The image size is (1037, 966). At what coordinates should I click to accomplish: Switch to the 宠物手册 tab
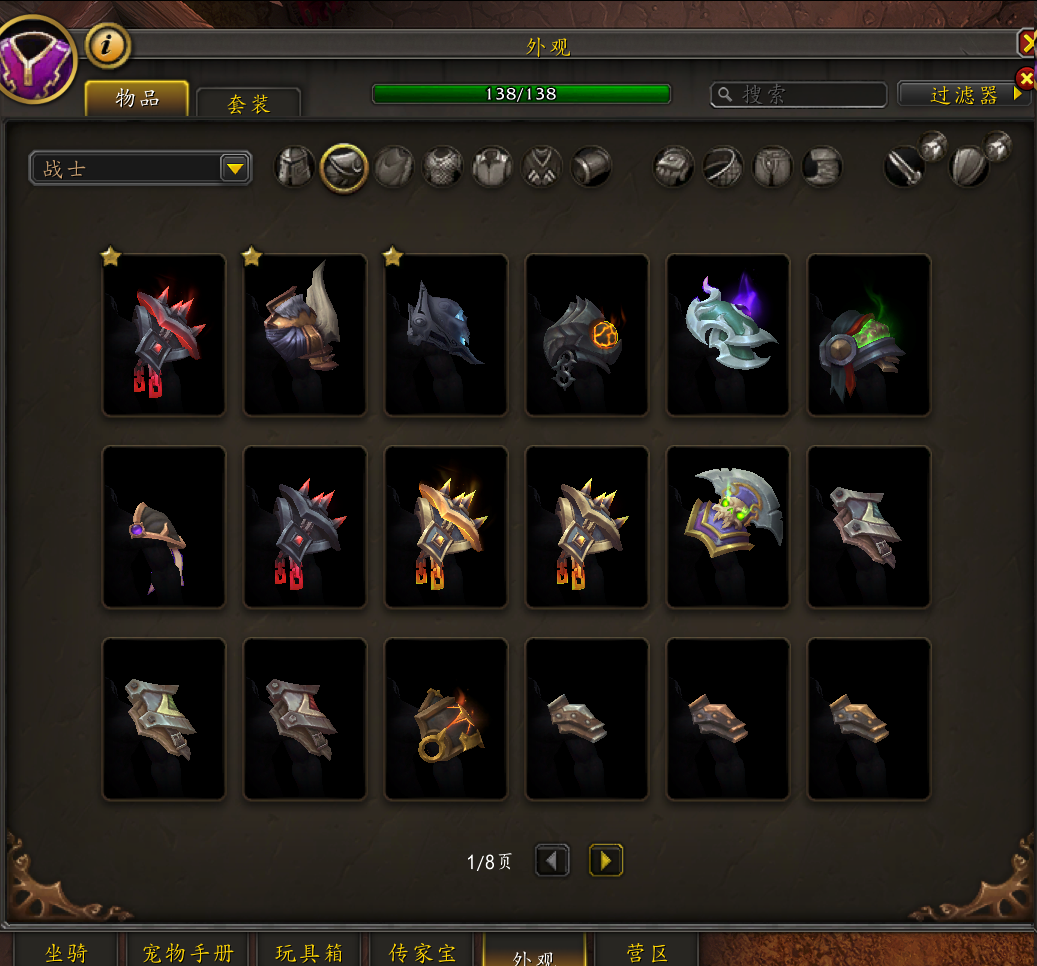[x=188, y=952]
